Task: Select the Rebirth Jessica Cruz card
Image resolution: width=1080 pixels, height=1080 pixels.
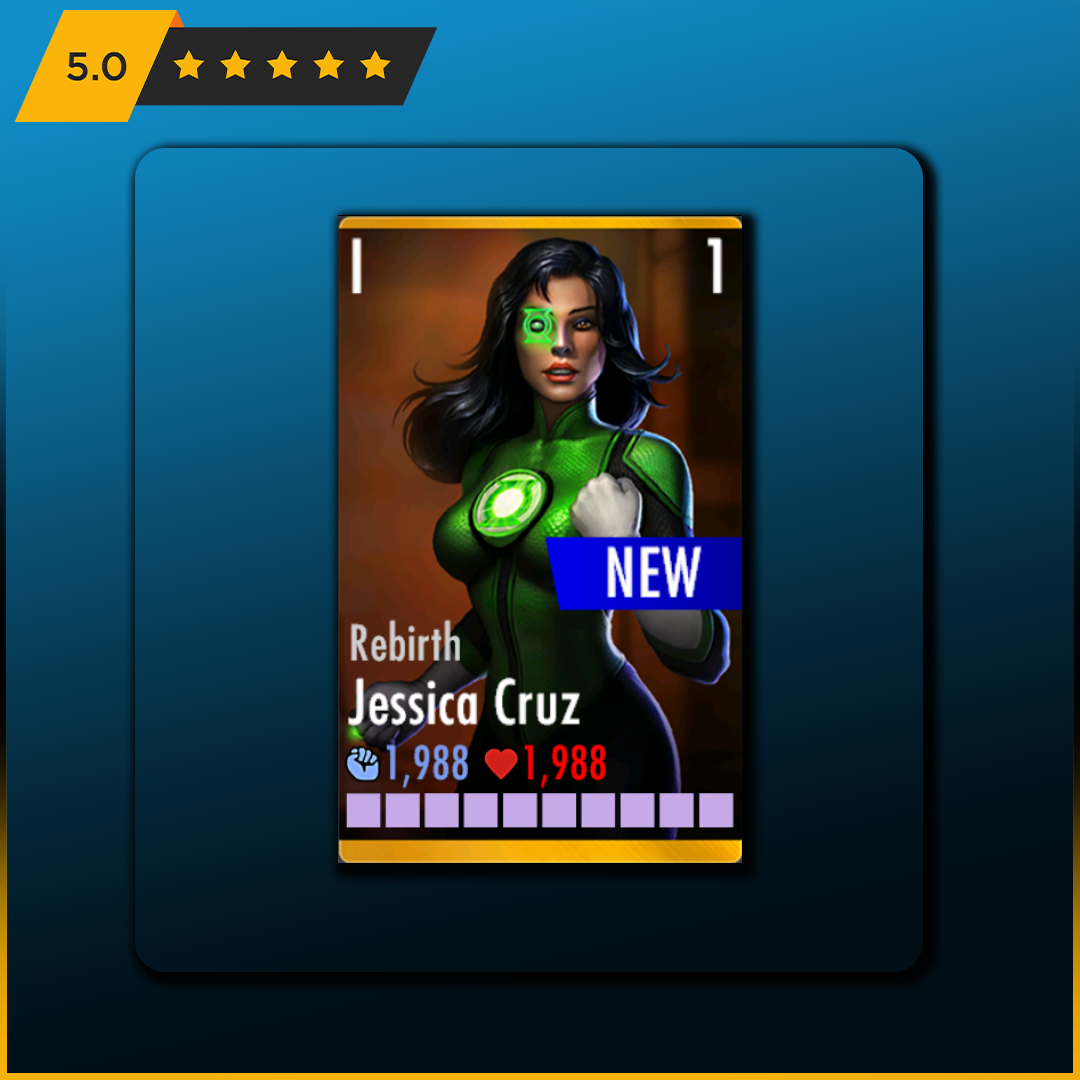Action: 540,538
